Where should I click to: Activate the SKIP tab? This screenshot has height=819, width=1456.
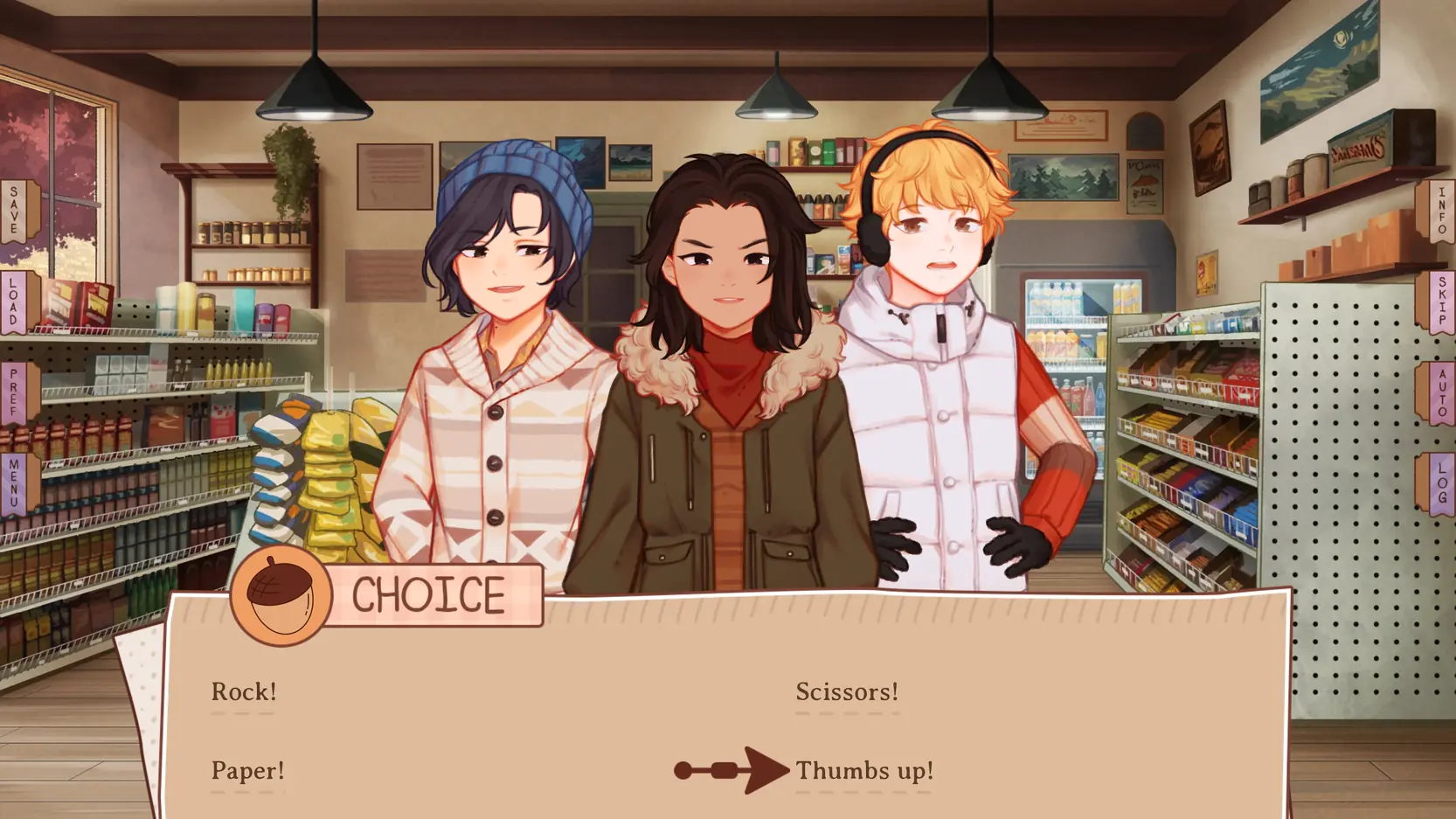point(1440,302)
